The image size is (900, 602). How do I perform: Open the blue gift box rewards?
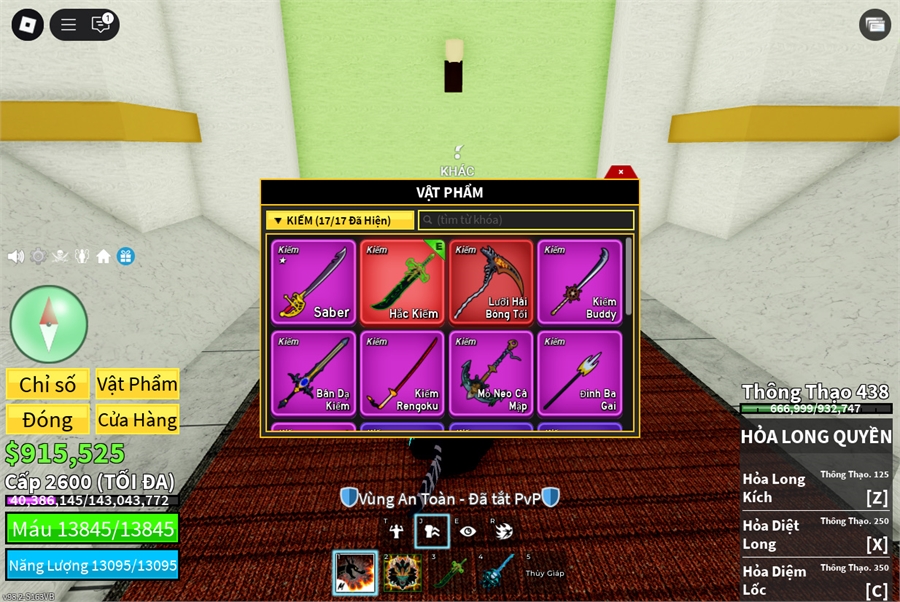[125, 257]
